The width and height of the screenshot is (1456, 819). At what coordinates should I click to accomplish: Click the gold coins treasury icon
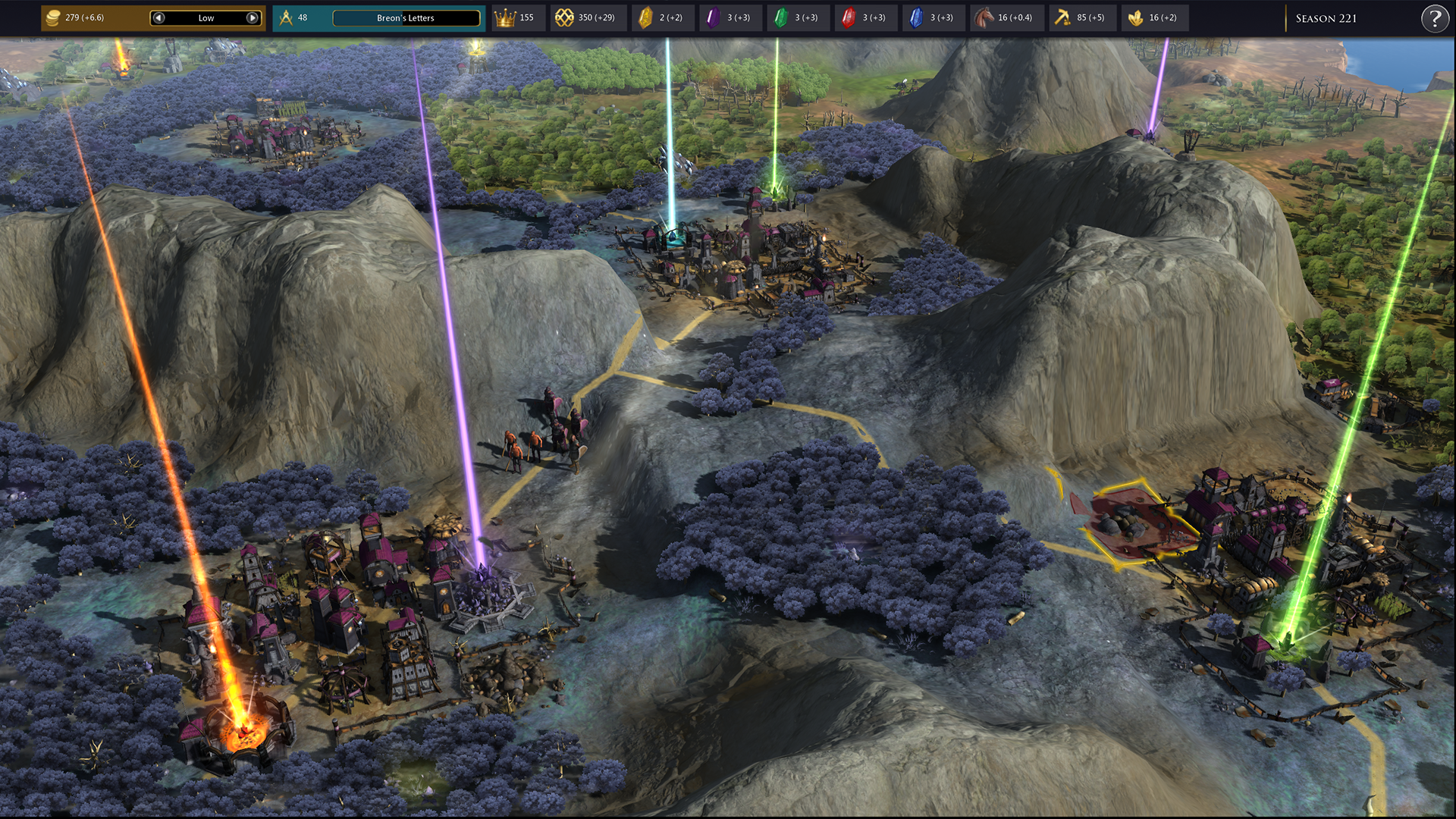tap(53, 17)
